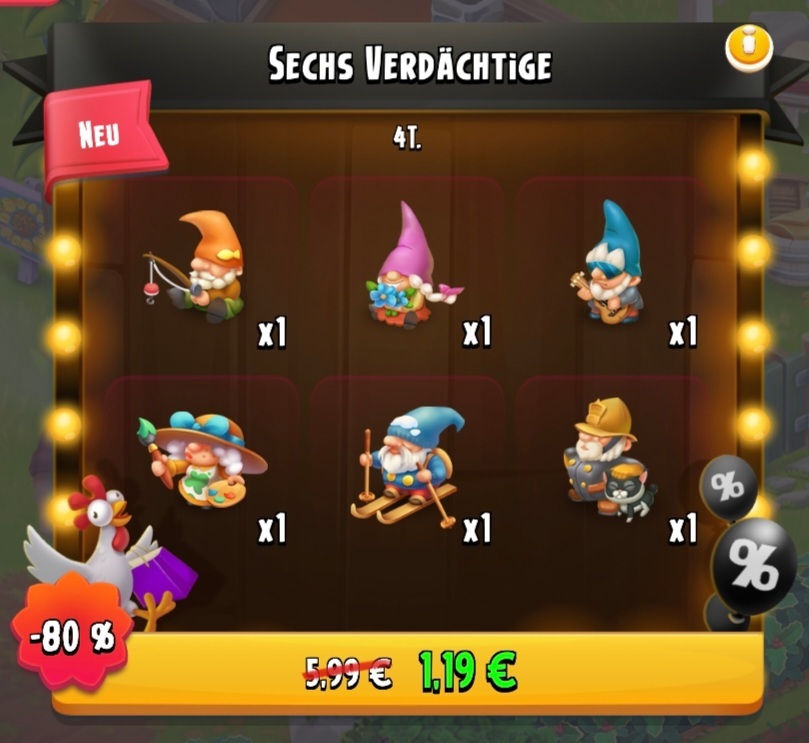Select the pink-hat gnome with flowers

[408, 270]
